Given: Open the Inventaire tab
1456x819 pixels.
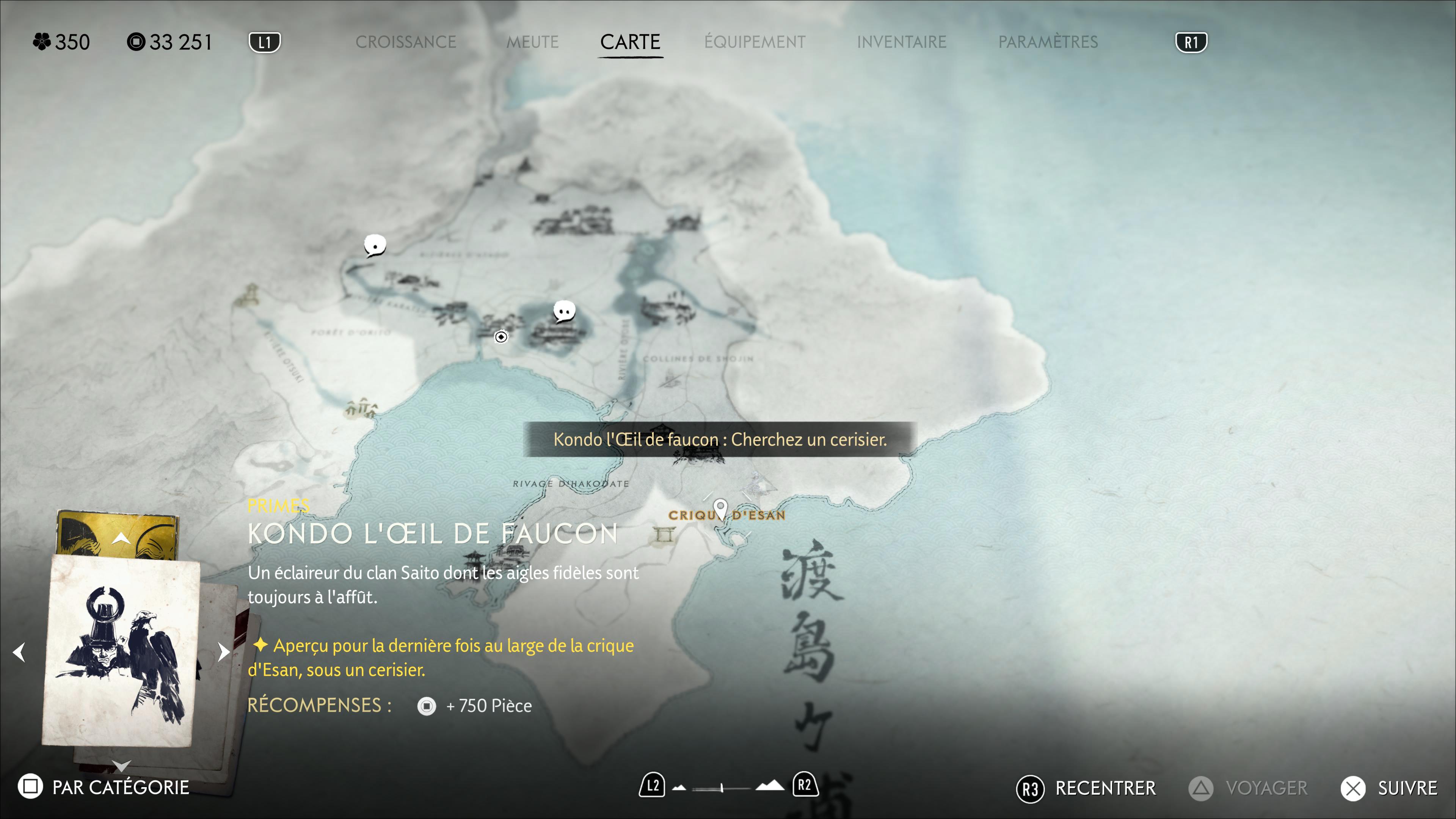Looking at the screenshot, I should (901, 42).
